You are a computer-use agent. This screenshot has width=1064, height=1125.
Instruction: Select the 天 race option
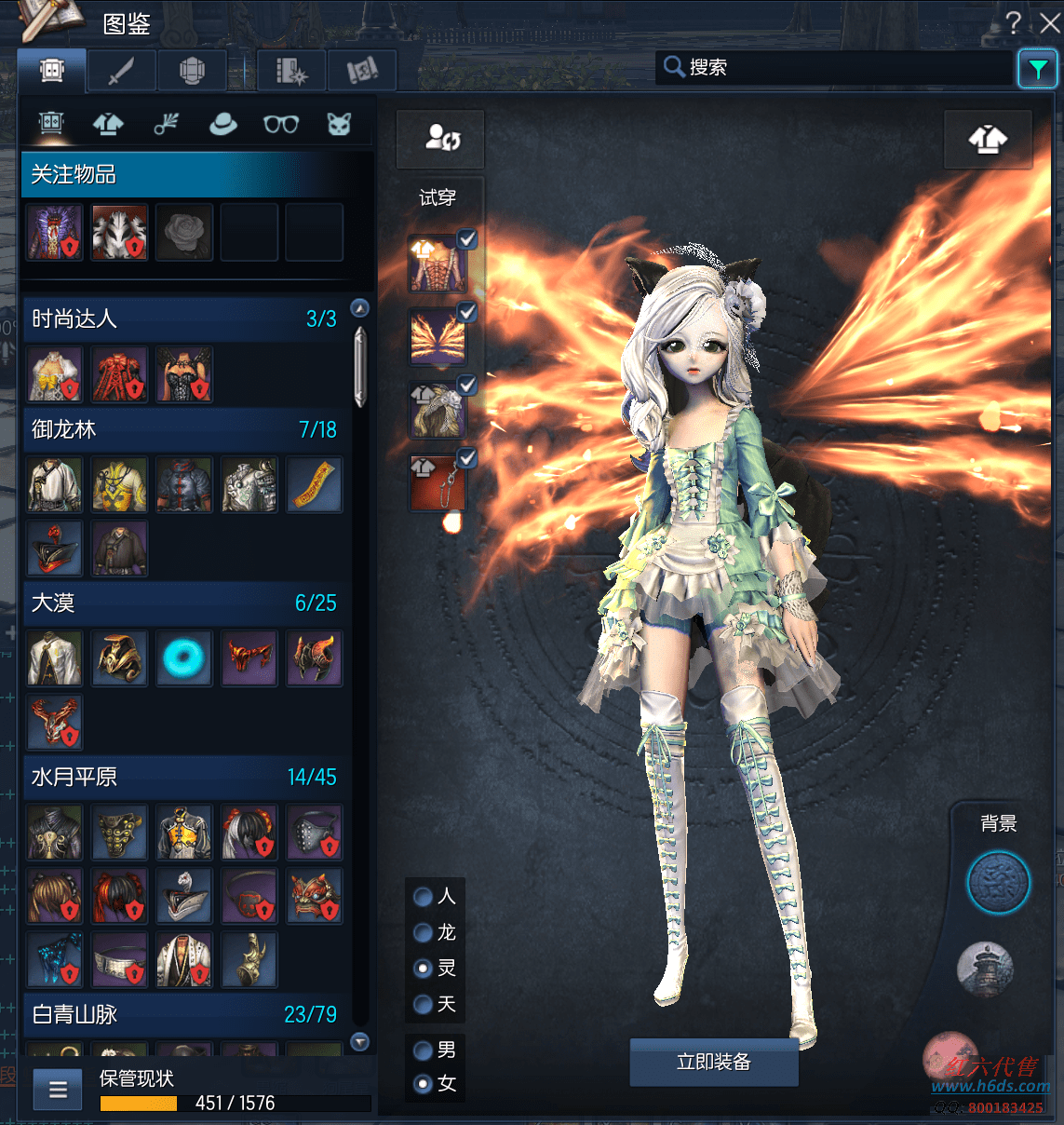423,1004
